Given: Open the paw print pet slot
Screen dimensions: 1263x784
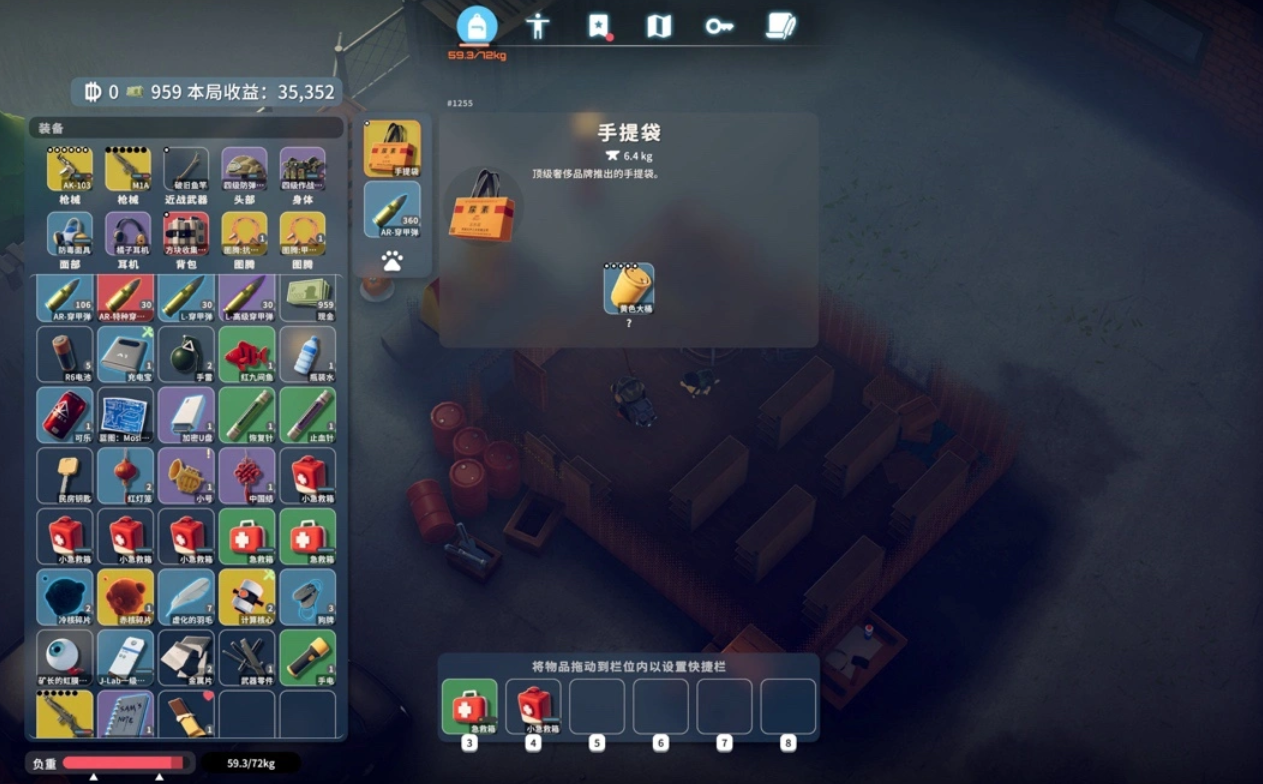Looking at the screenshot, I should [392, 261].
